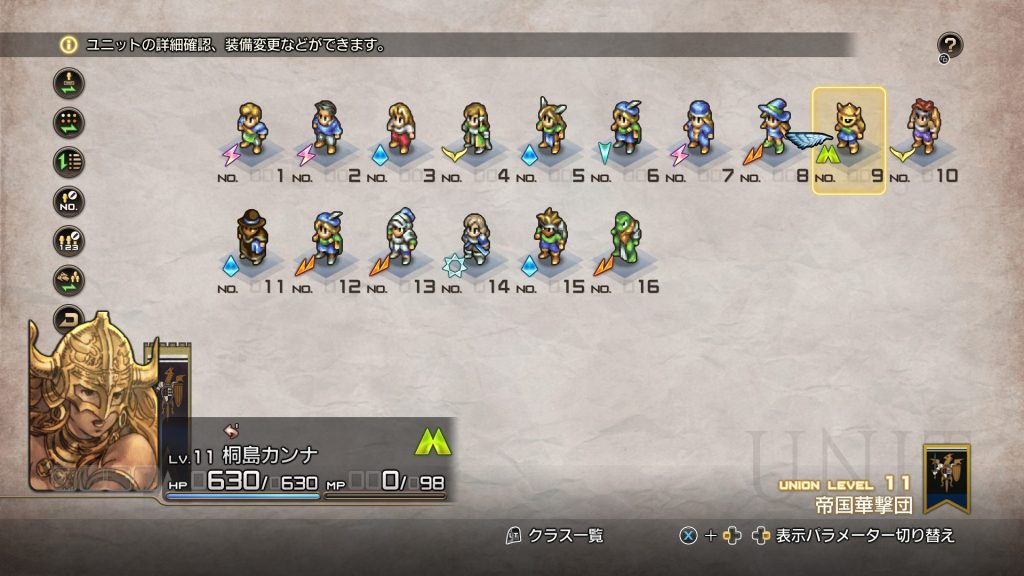Select unit No. 1 in the roster

coord(252,130)
